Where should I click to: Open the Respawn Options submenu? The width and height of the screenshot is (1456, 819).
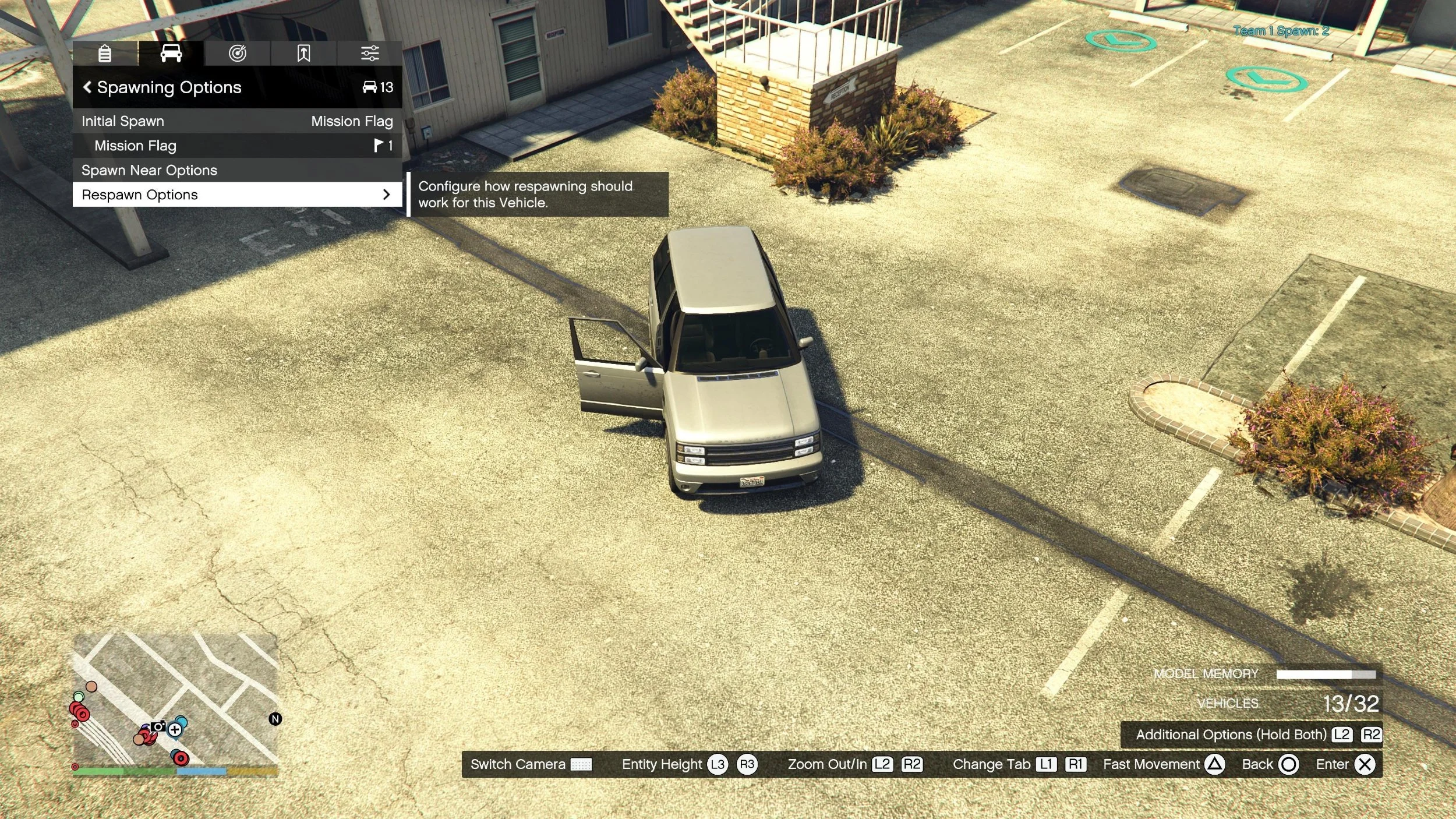pos(236,195)
